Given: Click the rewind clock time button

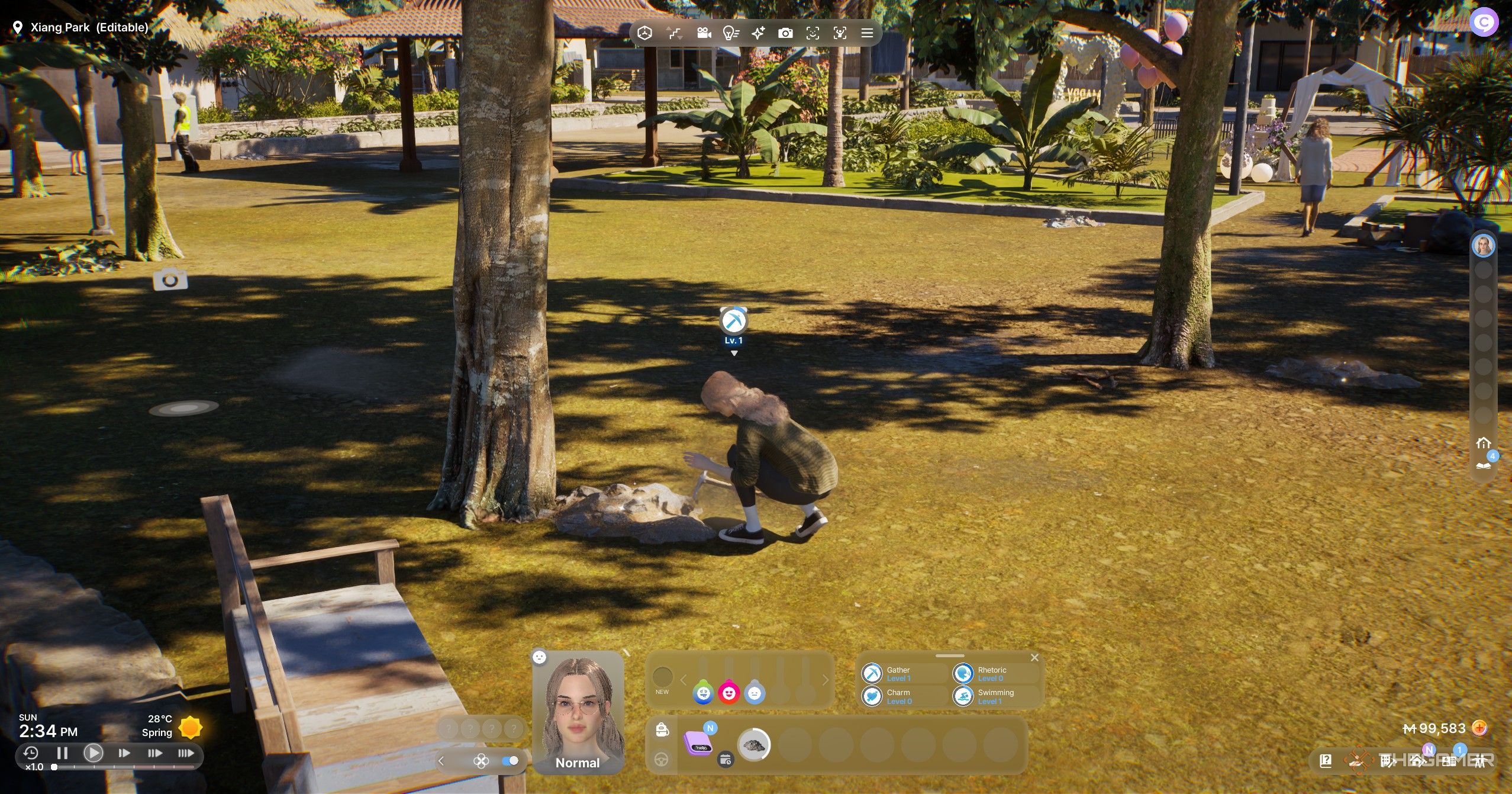Looking at the screenshot, I should click(x=31, y=753).
